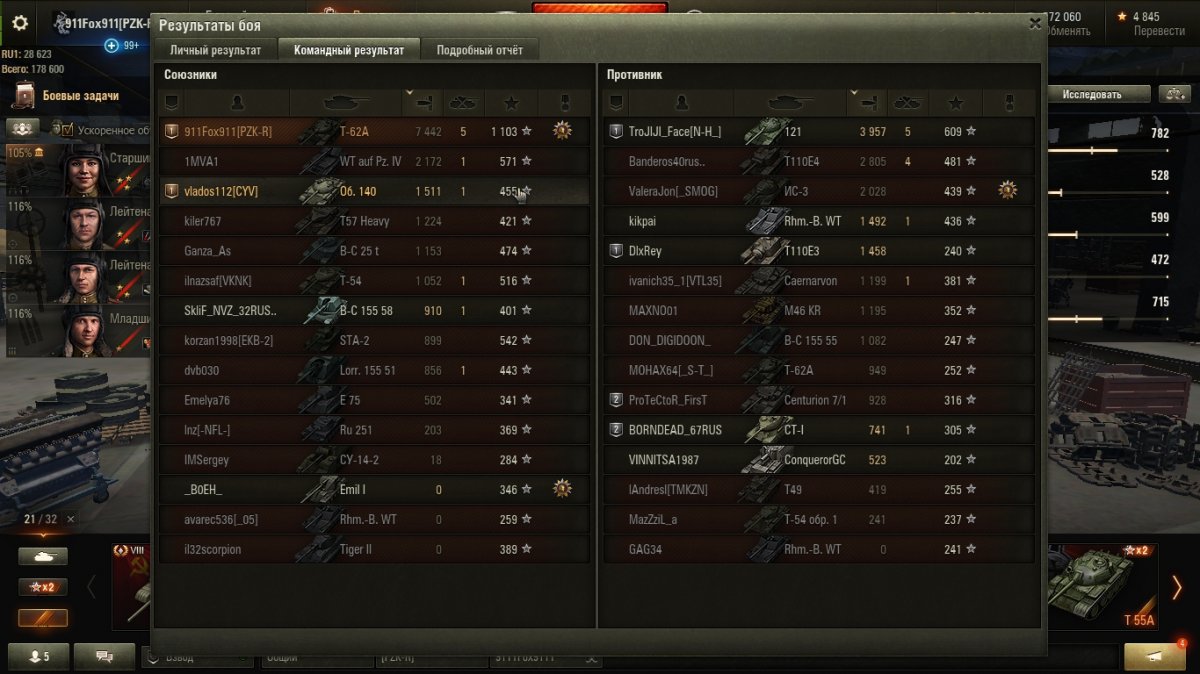
Task: Open the Подробный отчёт tab
Action: 479,50
